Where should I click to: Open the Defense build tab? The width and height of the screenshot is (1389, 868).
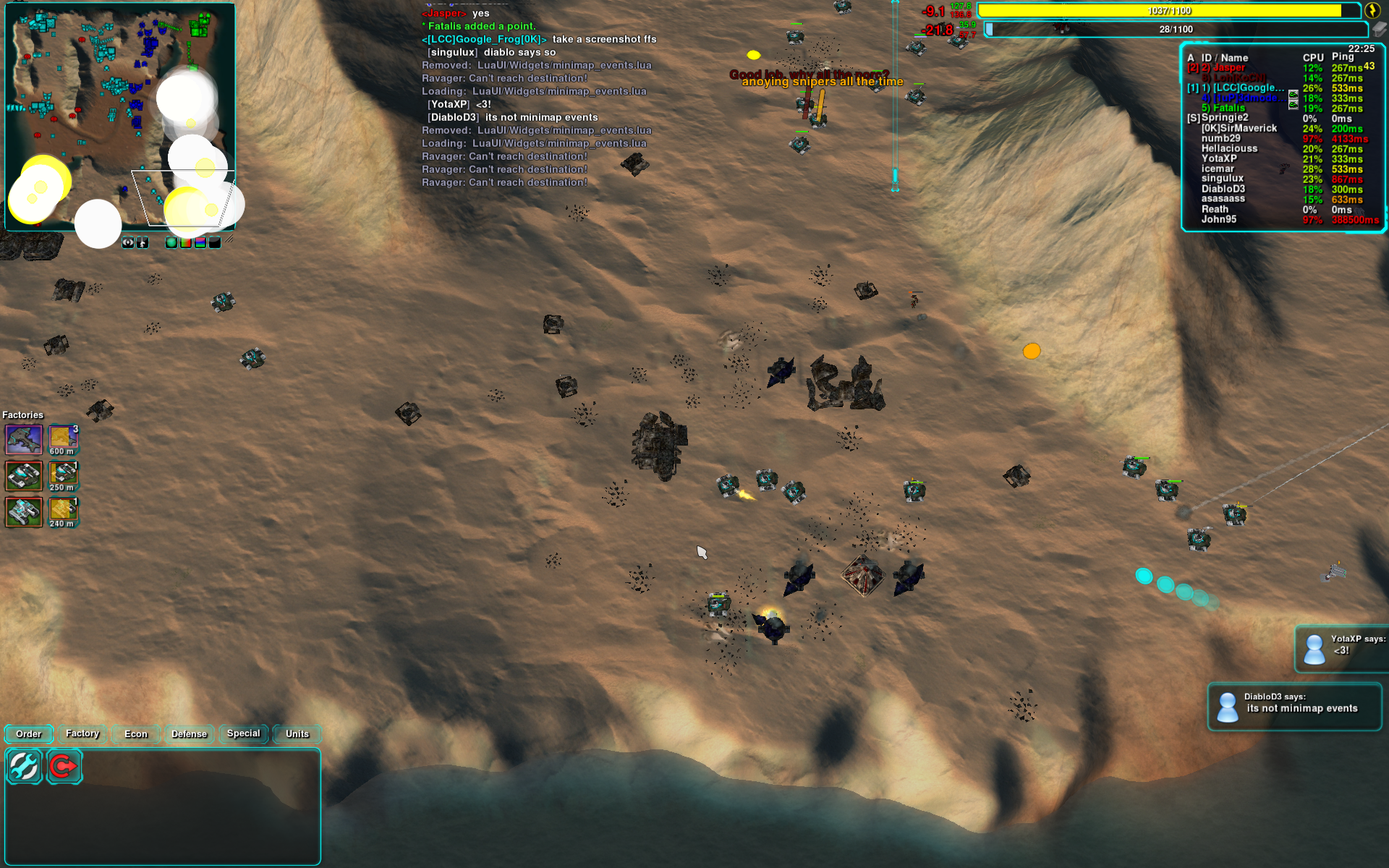[190, 734]
